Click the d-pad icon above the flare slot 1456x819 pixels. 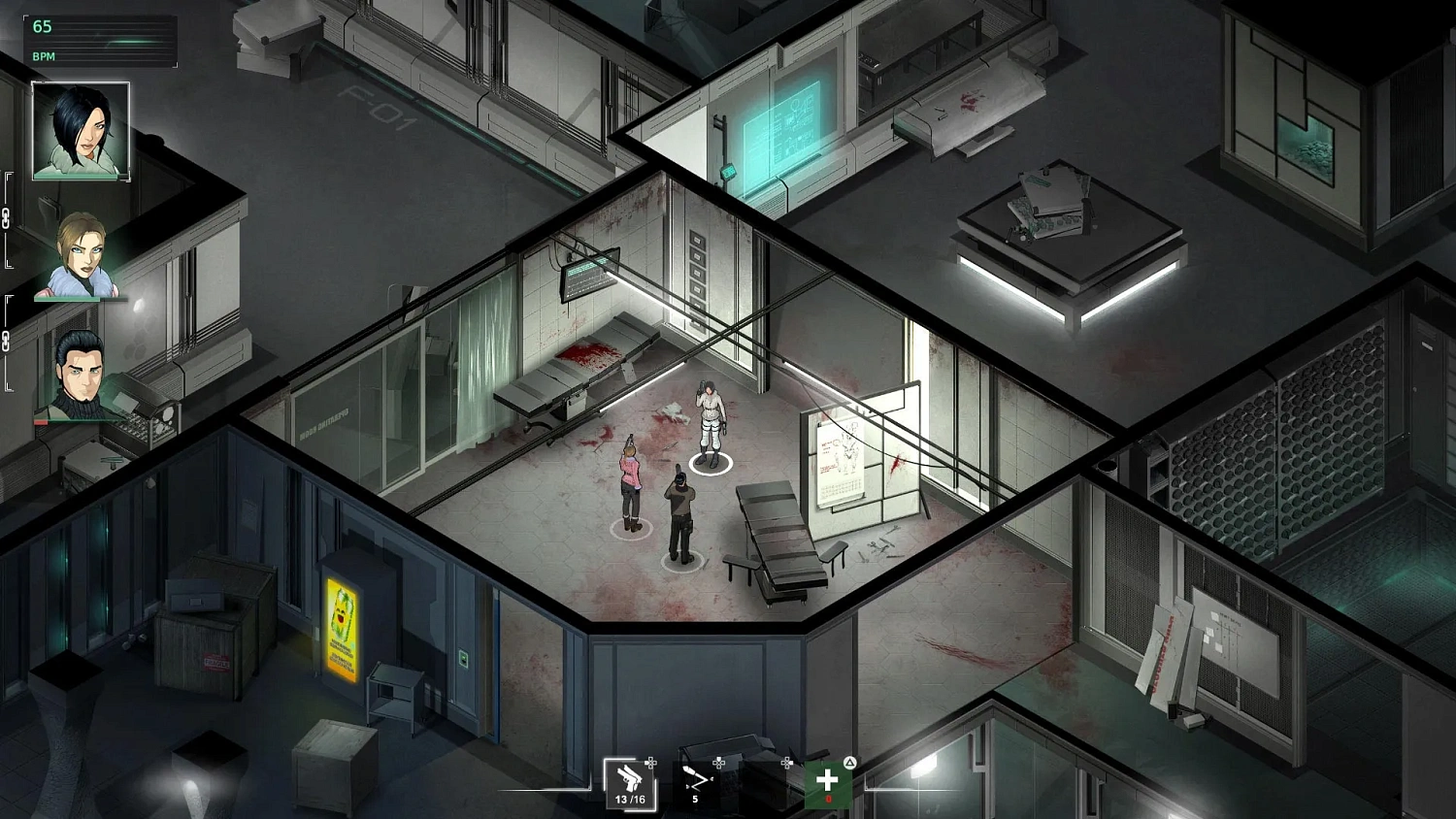pyautogui.click(x=719, y=763)
